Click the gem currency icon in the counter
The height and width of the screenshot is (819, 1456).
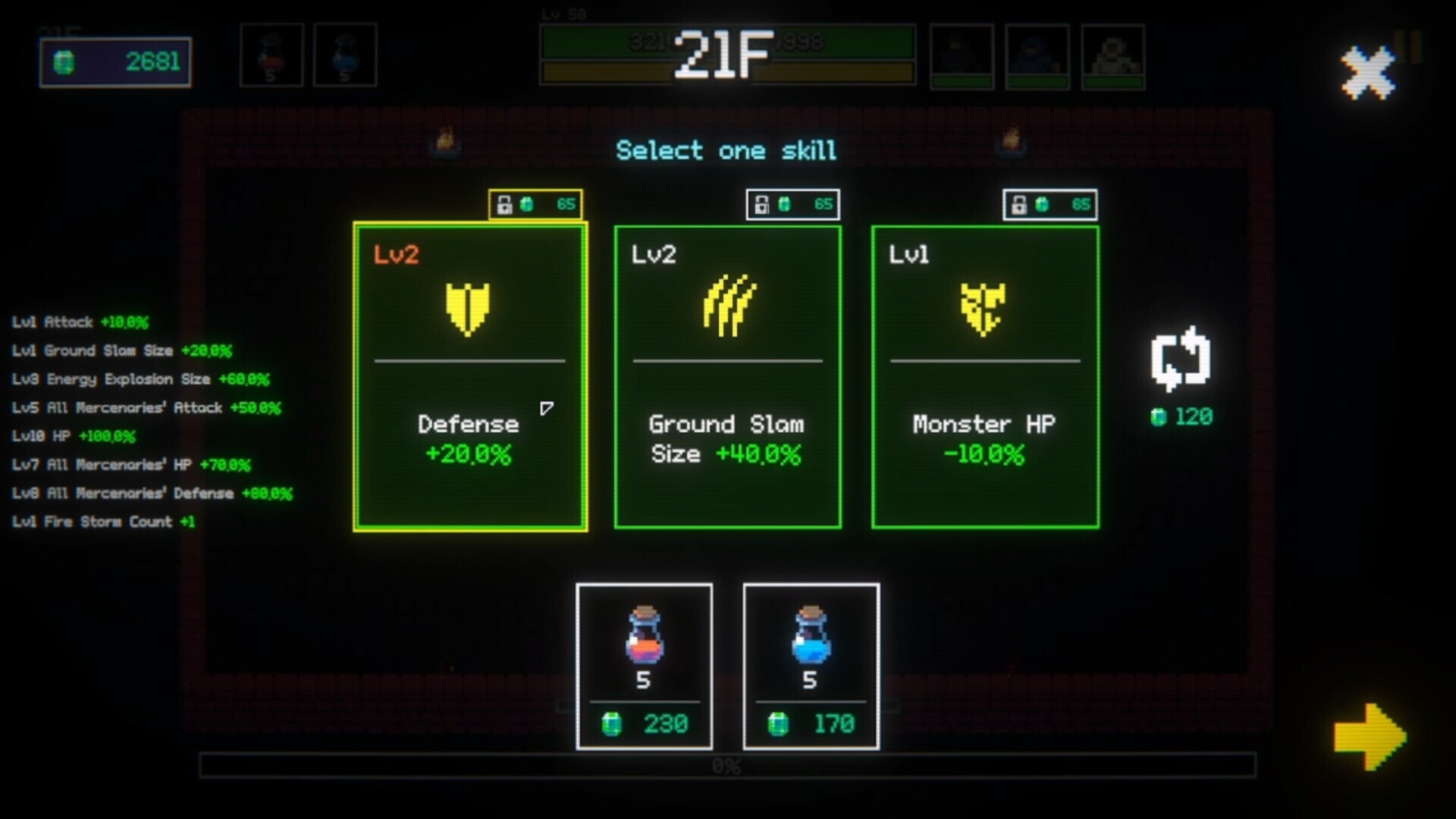tap(64, 64)
